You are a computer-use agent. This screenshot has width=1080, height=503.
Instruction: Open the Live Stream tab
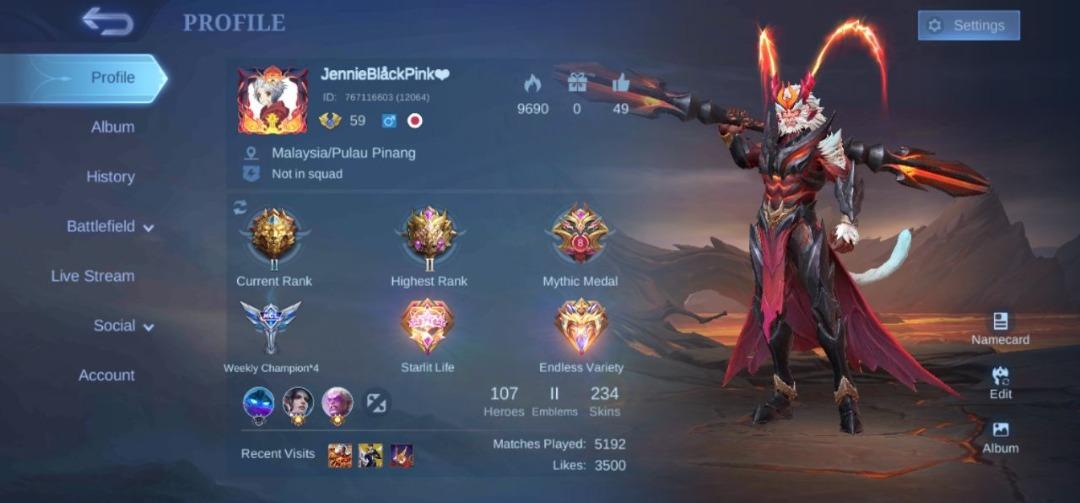pos(93,276)
